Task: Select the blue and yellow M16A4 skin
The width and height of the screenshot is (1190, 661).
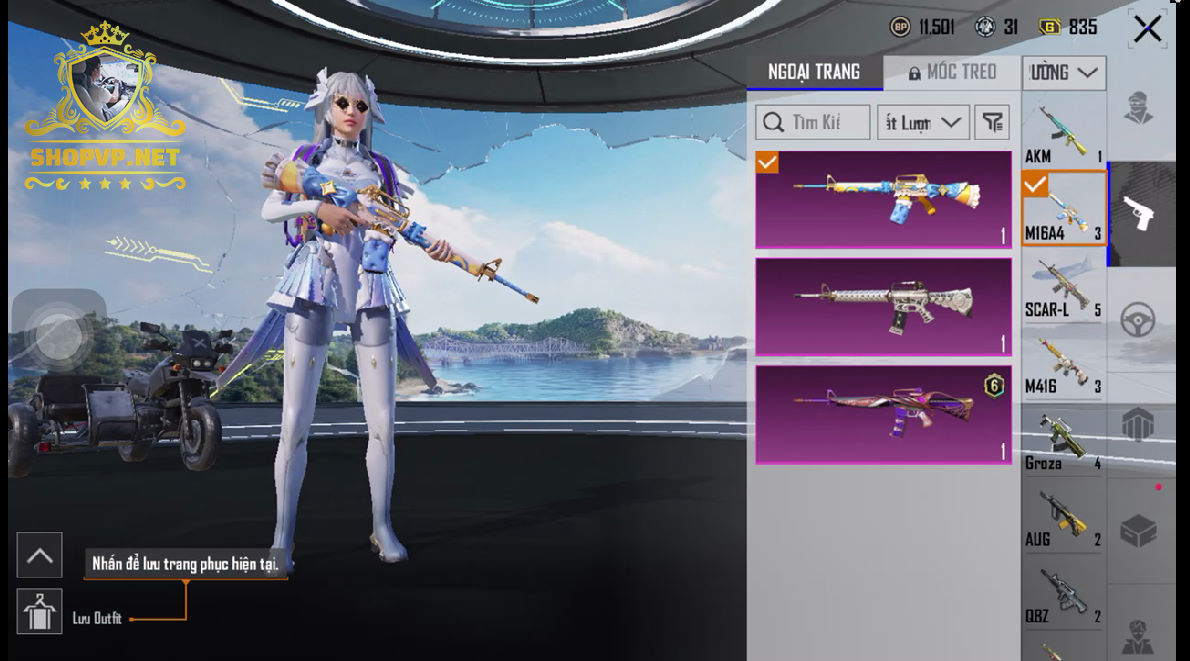Action: (883, 199)
